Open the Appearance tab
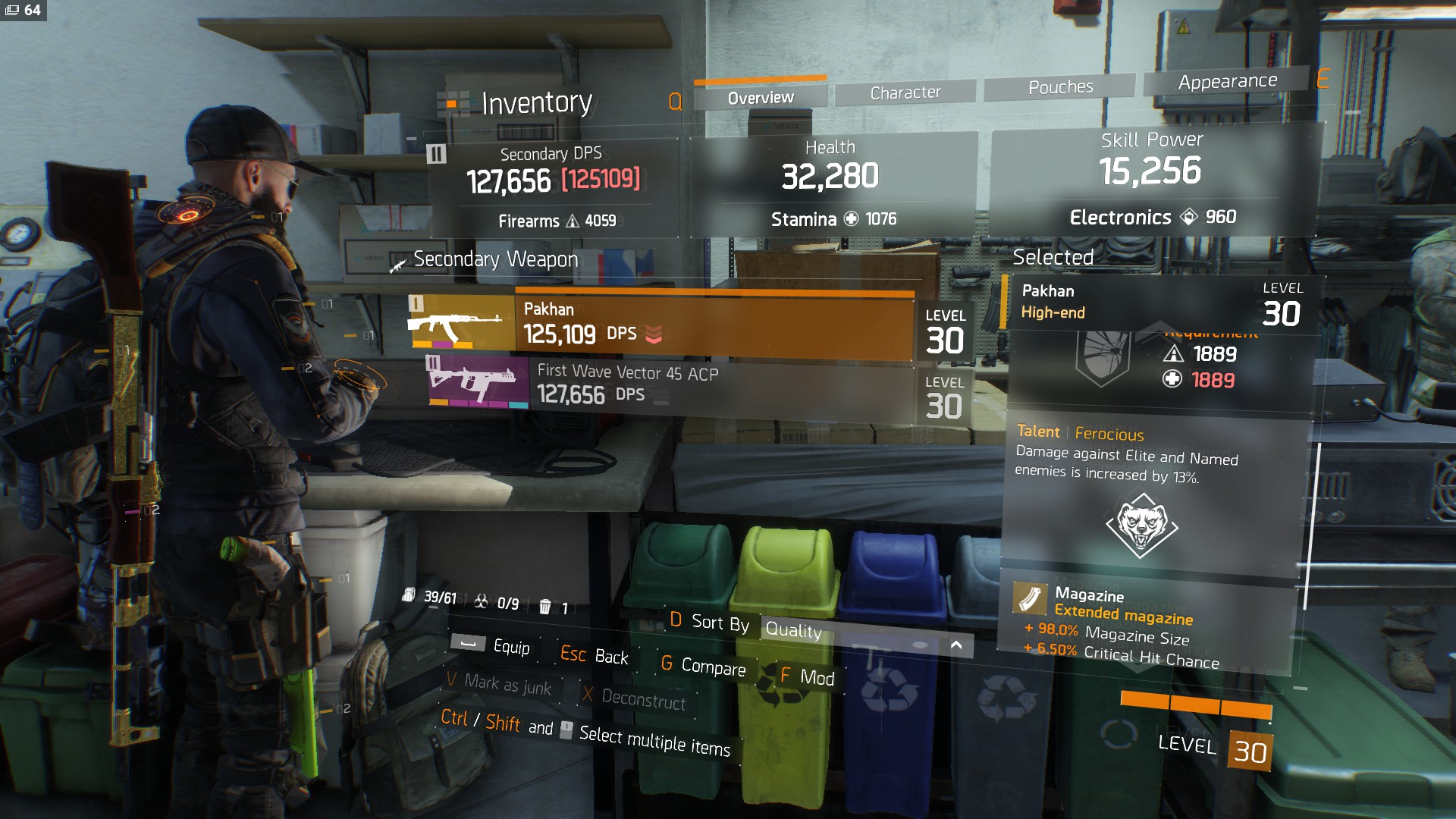1456x819 pixels. pos(1227,81)
